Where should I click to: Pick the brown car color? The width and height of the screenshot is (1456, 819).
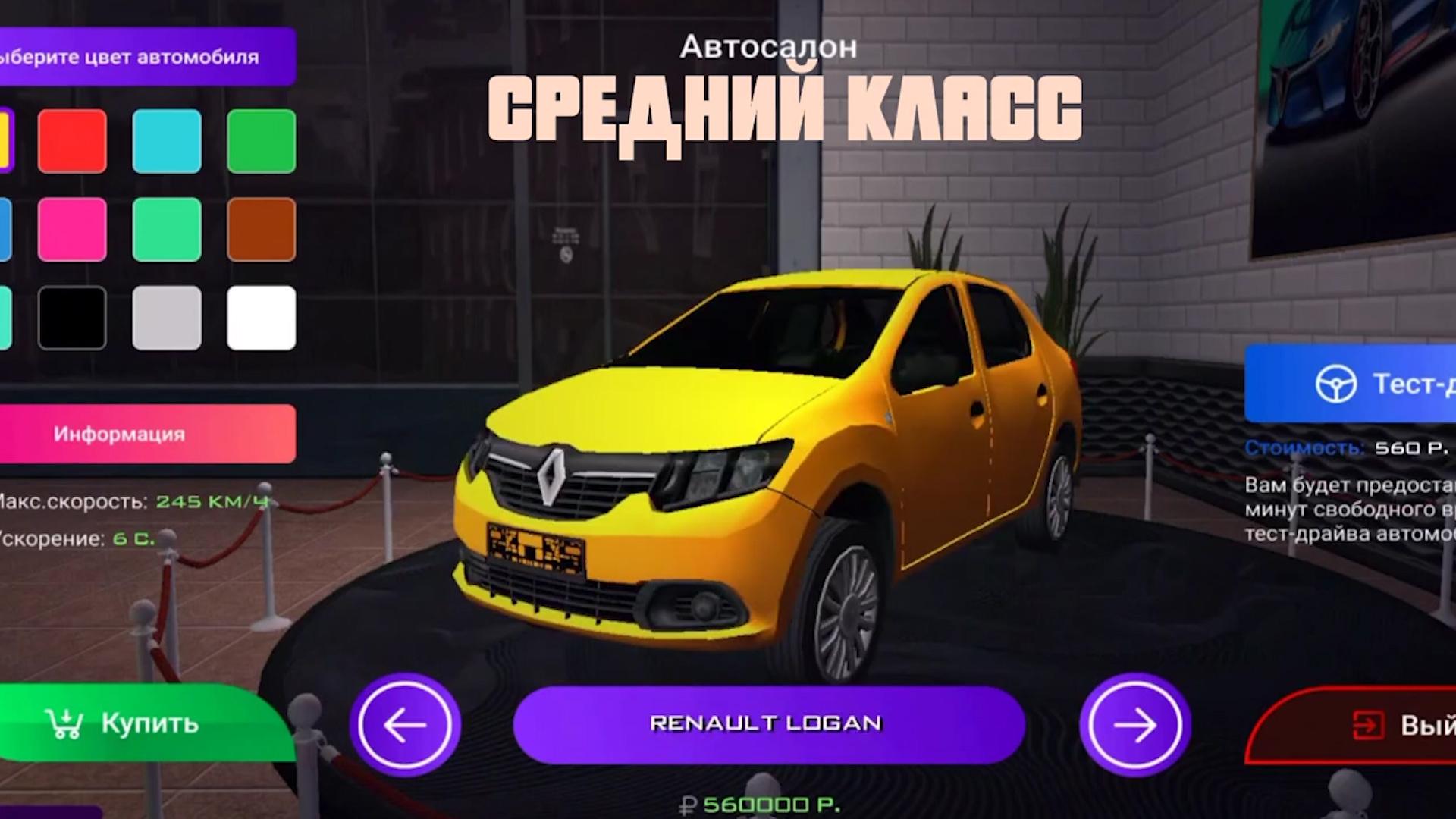click(262, 230)
